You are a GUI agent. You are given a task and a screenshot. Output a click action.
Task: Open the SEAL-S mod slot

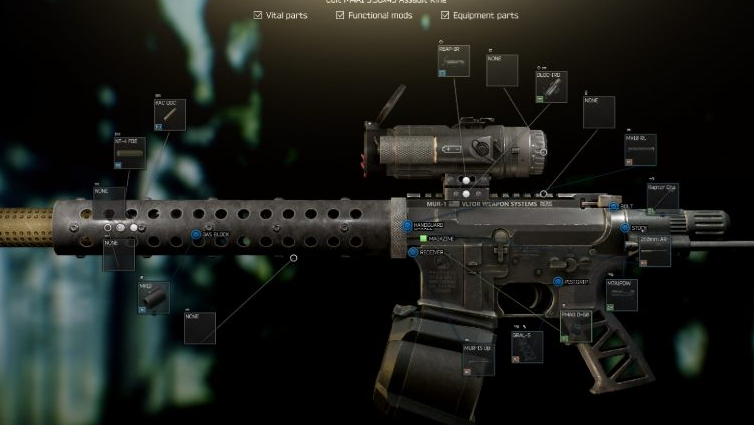click(x=526, y=346)
